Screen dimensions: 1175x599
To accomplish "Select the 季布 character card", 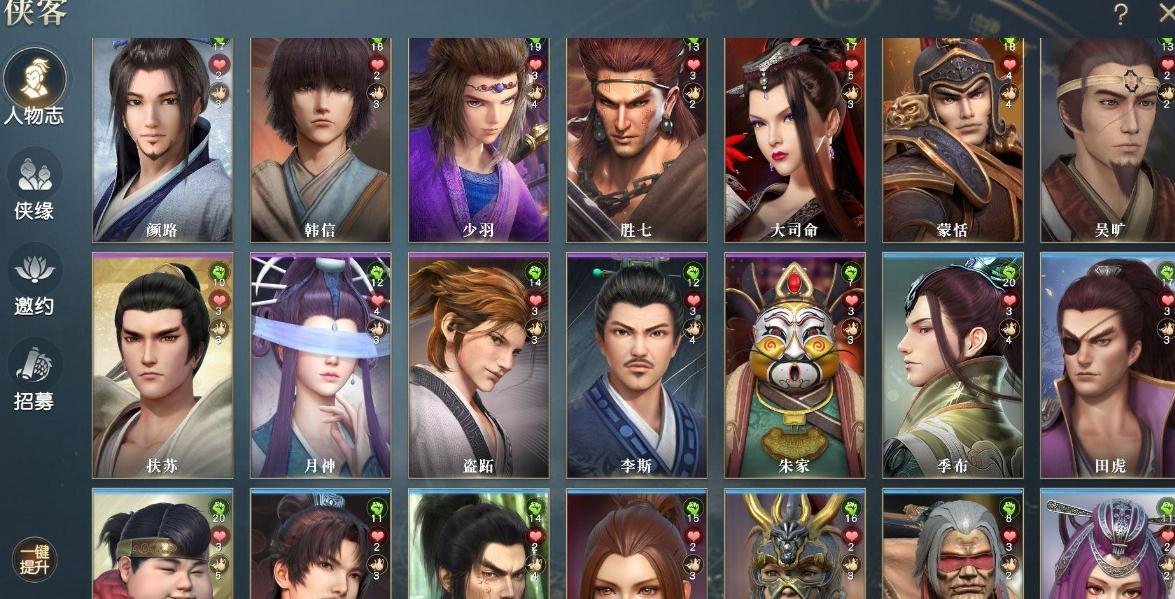I will coord(952,365).
